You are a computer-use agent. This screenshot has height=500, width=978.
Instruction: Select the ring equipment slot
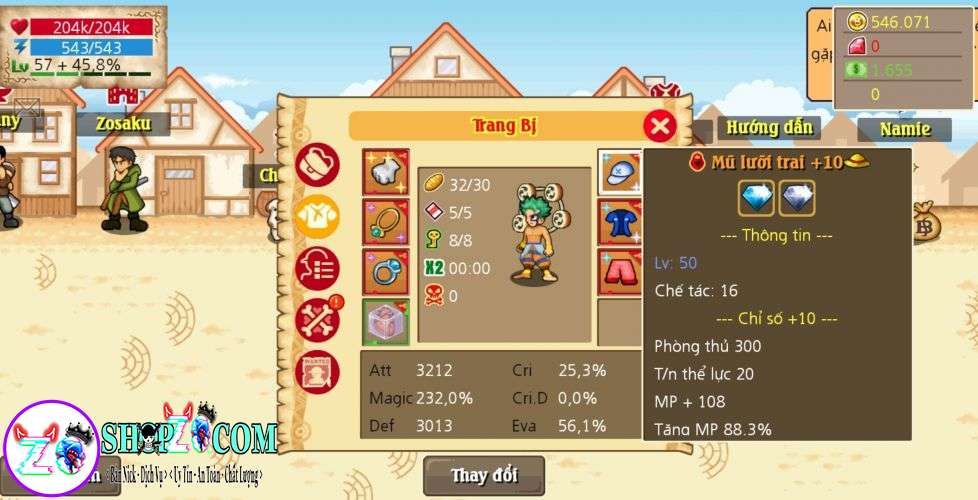(385, 273)
